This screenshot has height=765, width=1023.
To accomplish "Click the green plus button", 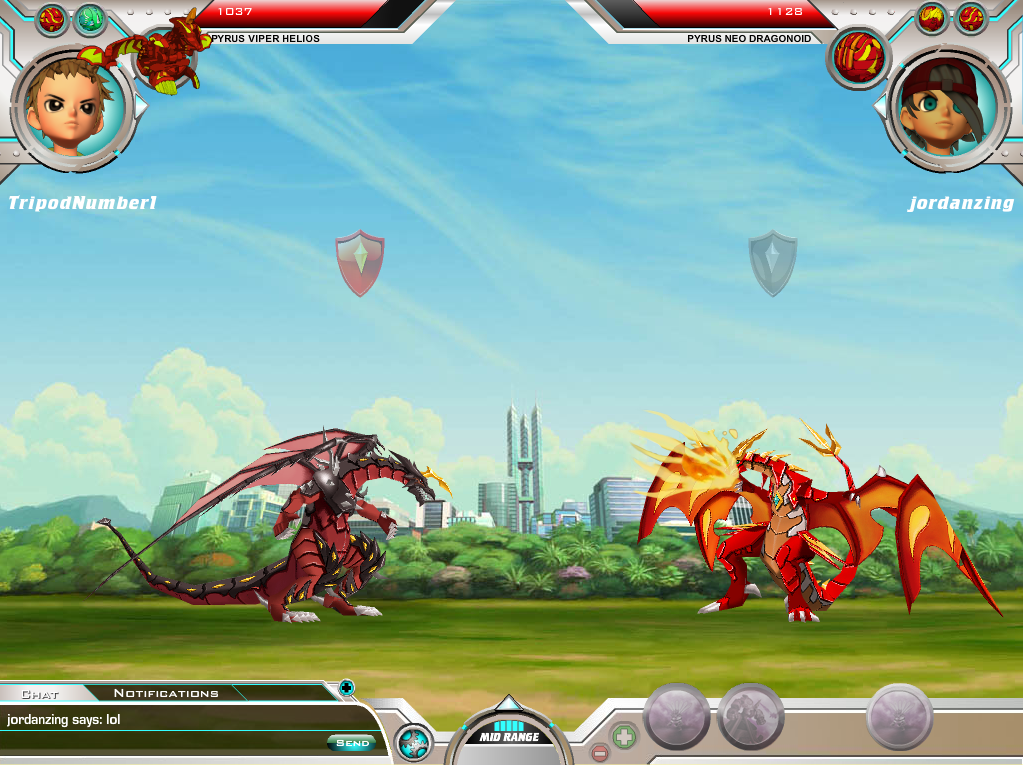I will tap(624, 738).
